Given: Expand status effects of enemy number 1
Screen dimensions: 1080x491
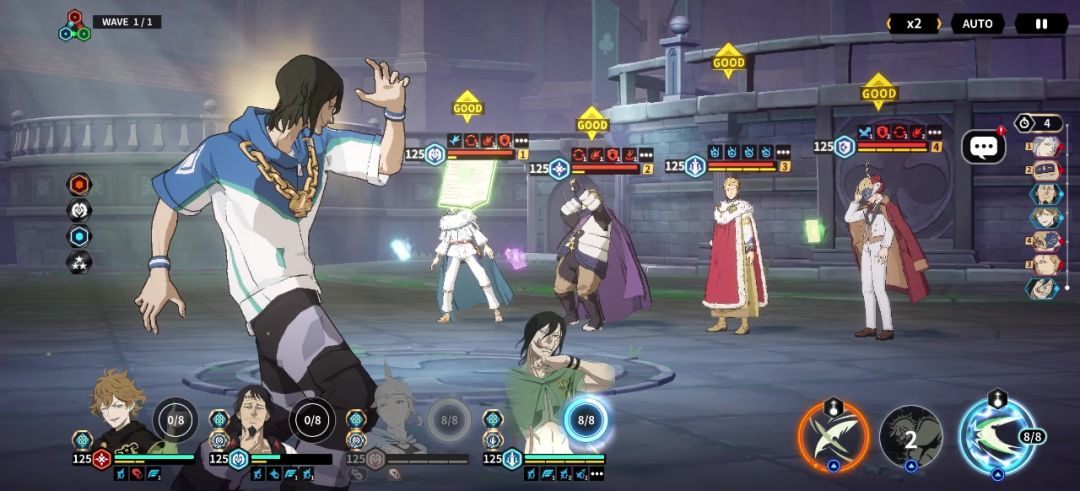Looking at the screenshot, I should coord(521,140).
